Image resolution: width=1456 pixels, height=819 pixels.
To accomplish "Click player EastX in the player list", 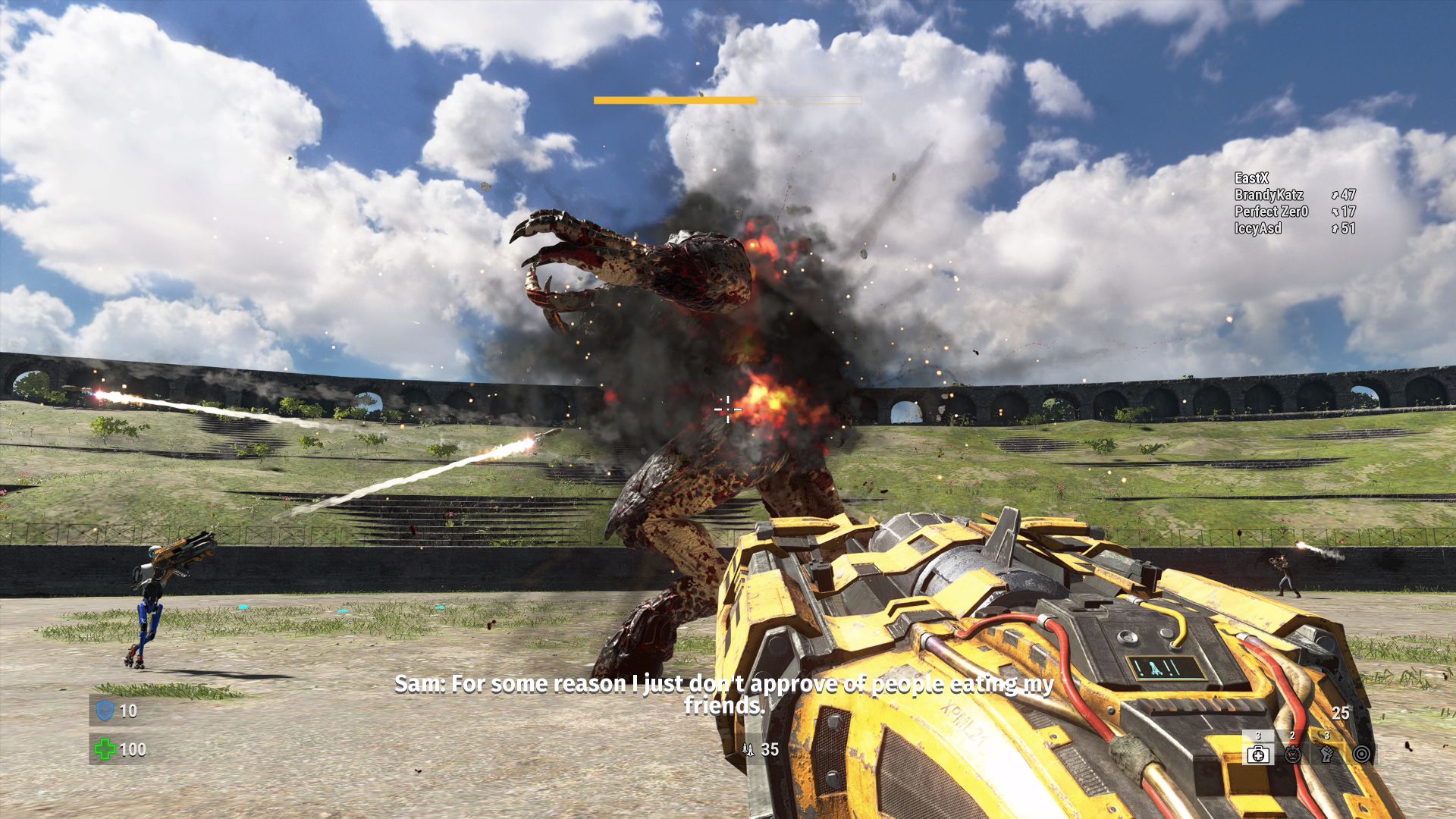I will pyautogui.click(x=1251, y=178).
